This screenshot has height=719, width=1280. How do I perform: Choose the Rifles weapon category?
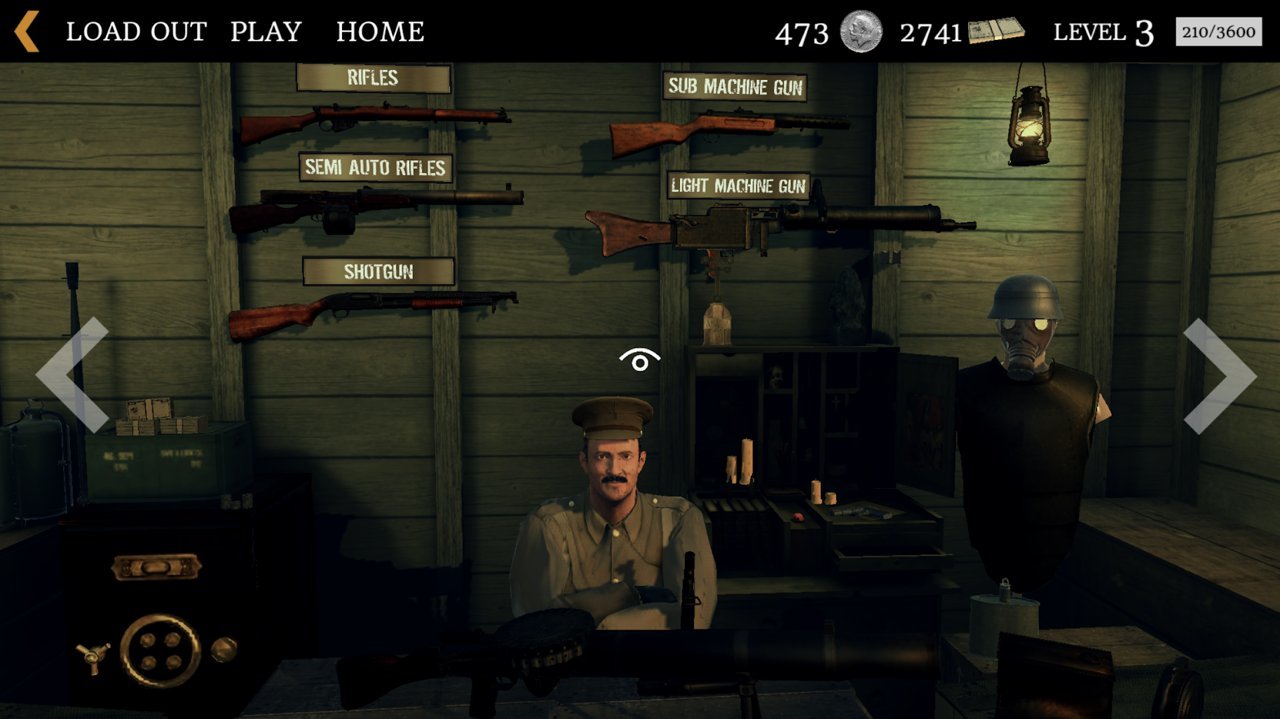[373, 78]
